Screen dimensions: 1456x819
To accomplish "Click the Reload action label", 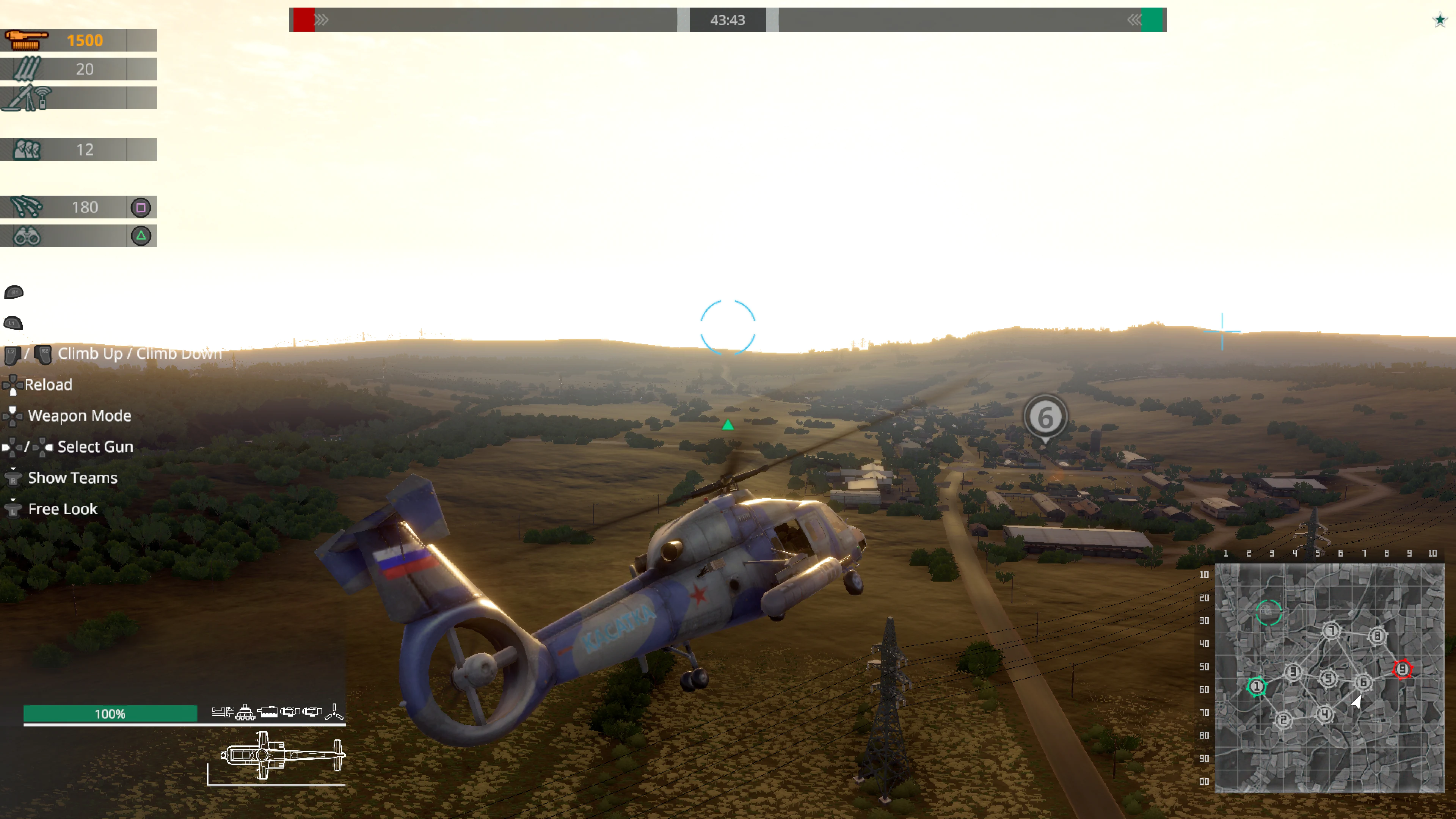I will pyautogui.click(x=49, y=384).
